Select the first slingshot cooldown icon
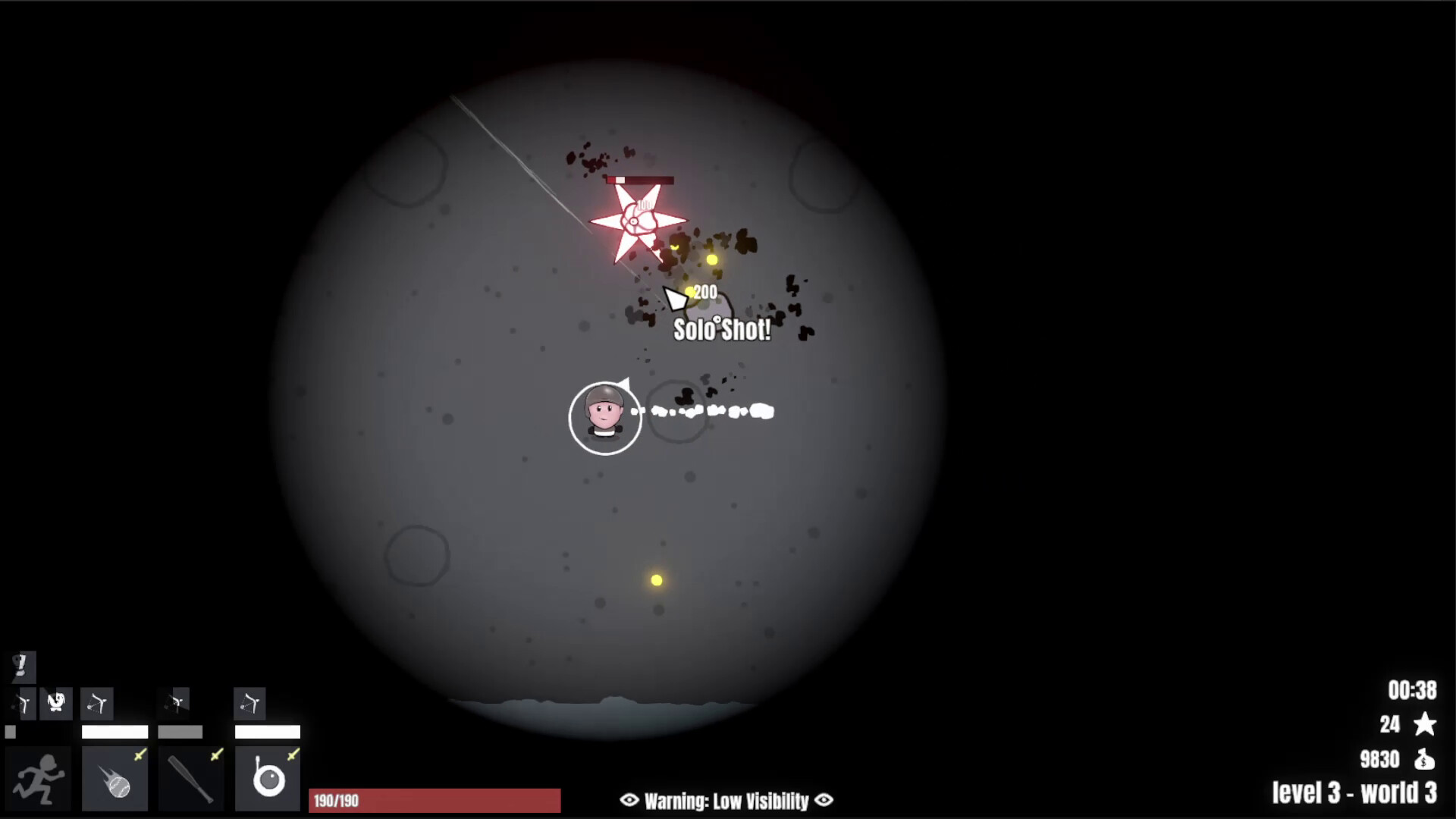 [23, 703]
